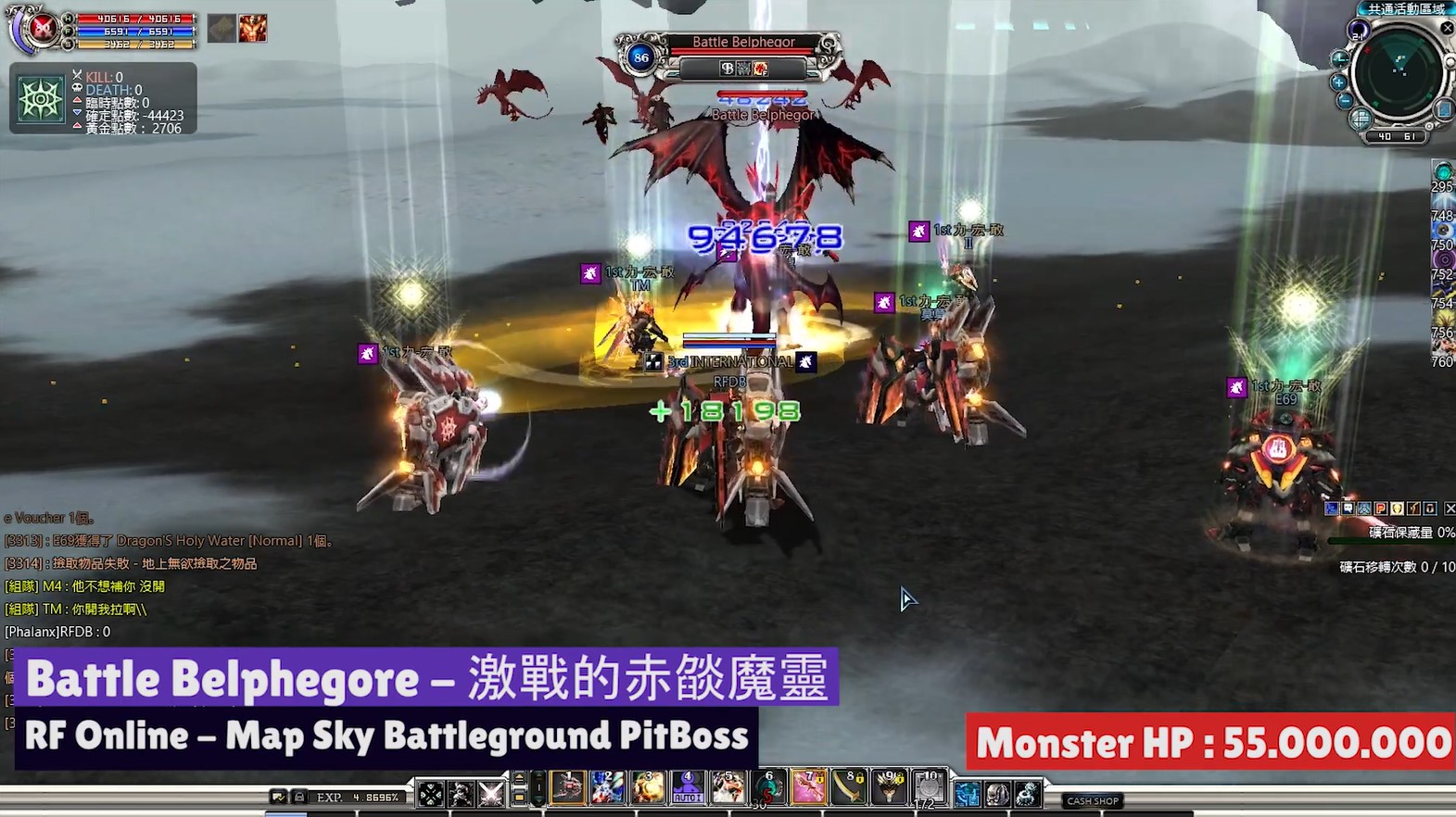The width and height of the screenshot is (1456, 817).
Task: Click the minimap zoom control on the left edge
Action: point(1339,82)
